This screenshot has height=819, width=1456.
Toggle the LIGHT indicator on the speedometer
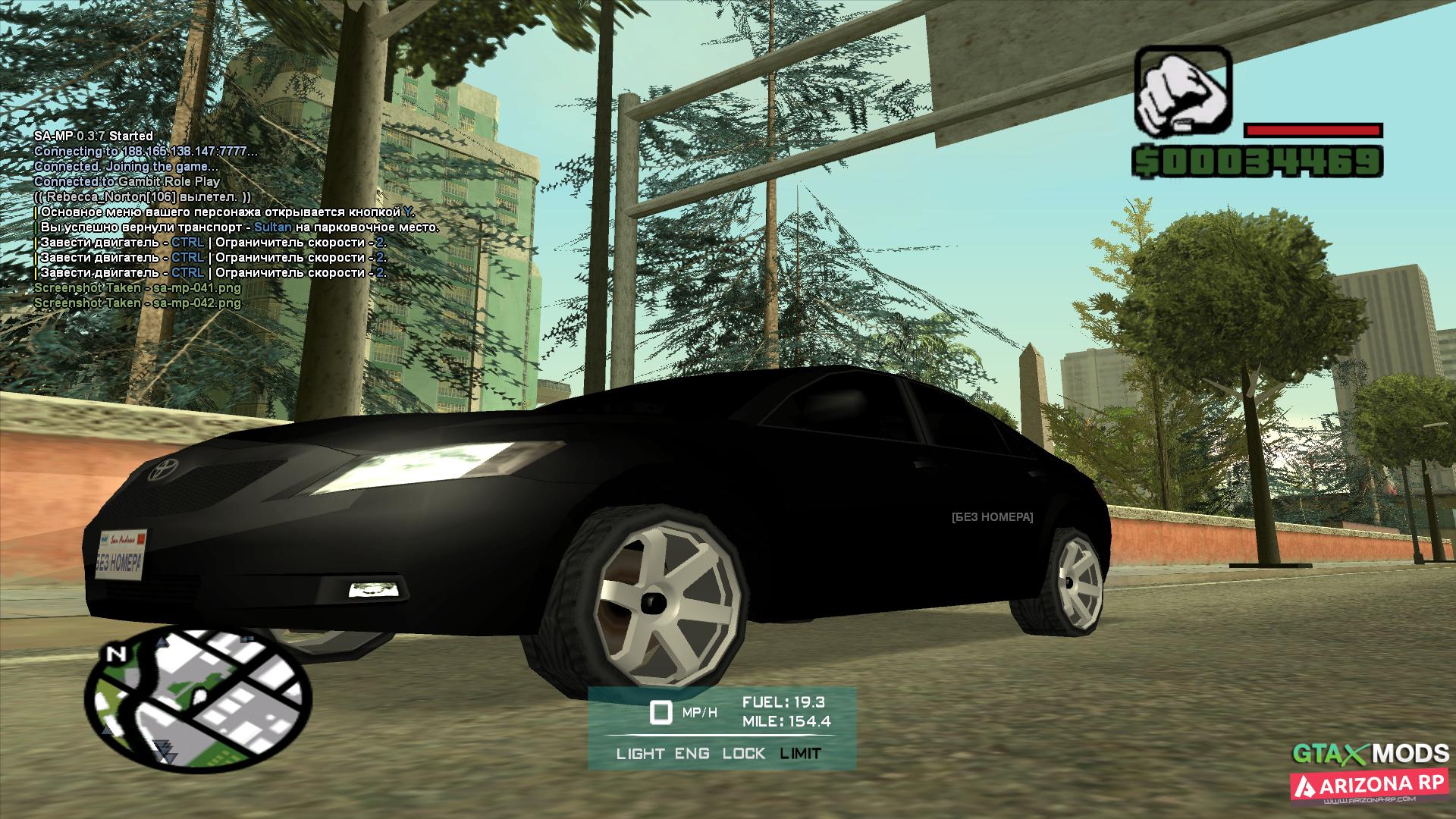click(x=640, y=753)
